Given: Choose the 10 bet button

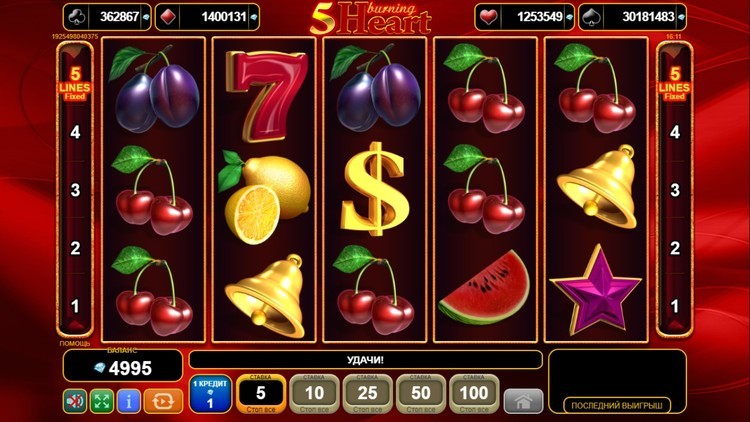Looking at the screenshot, I should click(315, 394).
